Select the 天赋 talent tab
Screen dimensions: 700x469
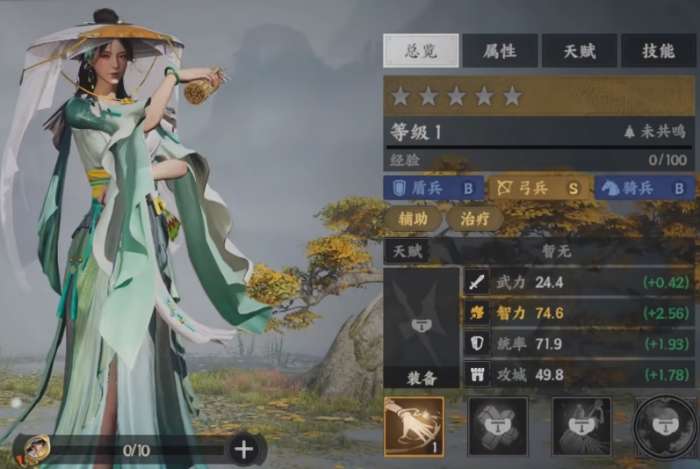click(580, 50)
